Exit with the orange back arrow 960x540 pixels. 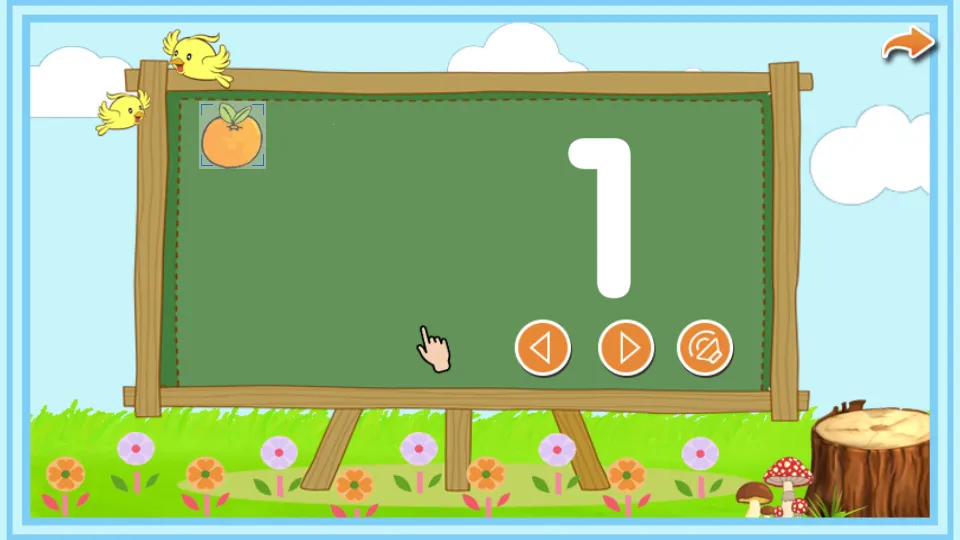(907, 44)
